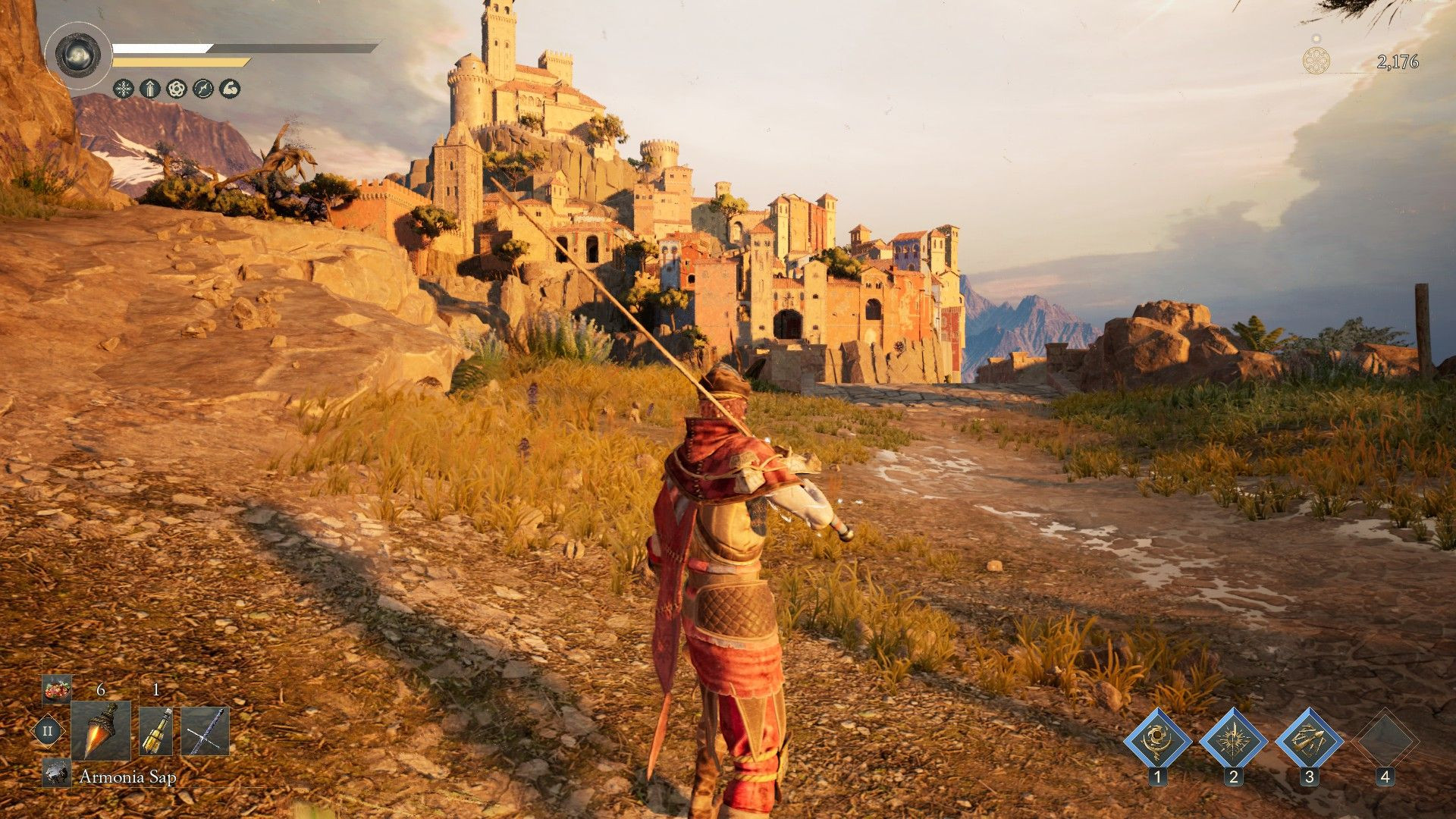
Task: Click the yellow crystal bottle item slot
Action: tap(156, 732)
